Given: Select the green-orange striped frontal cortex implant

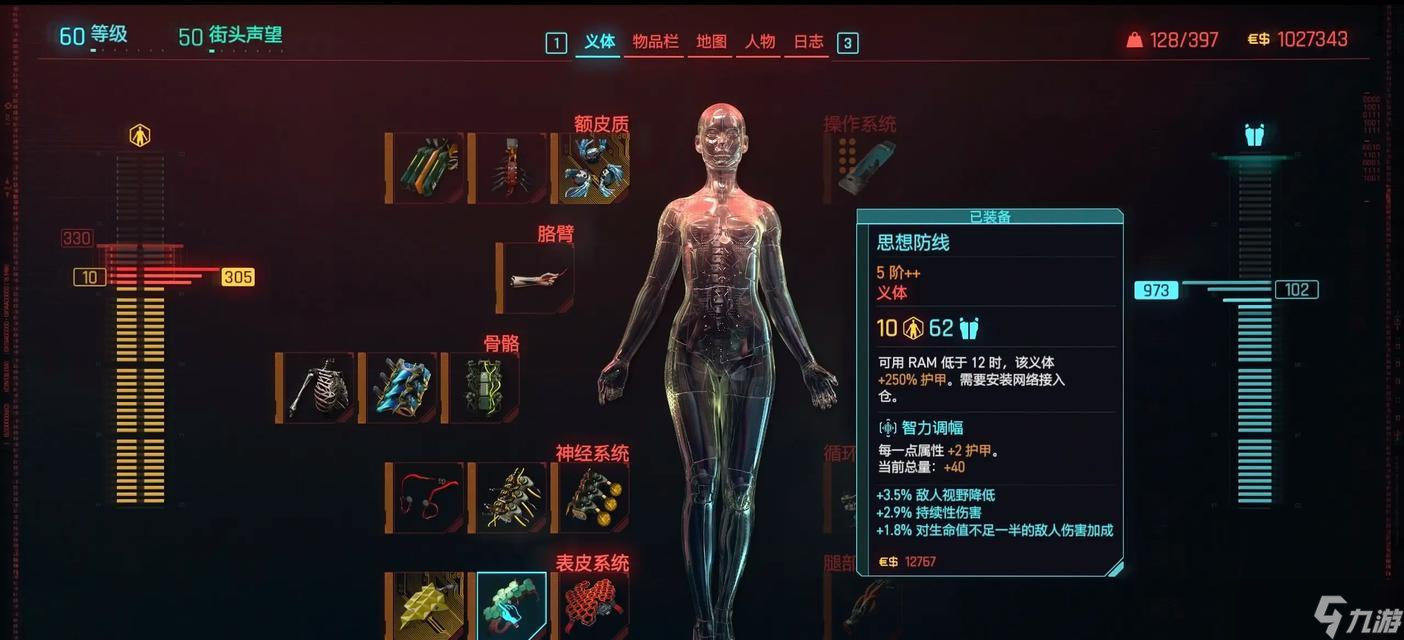Looking at the screenshot, I should 428,168.
